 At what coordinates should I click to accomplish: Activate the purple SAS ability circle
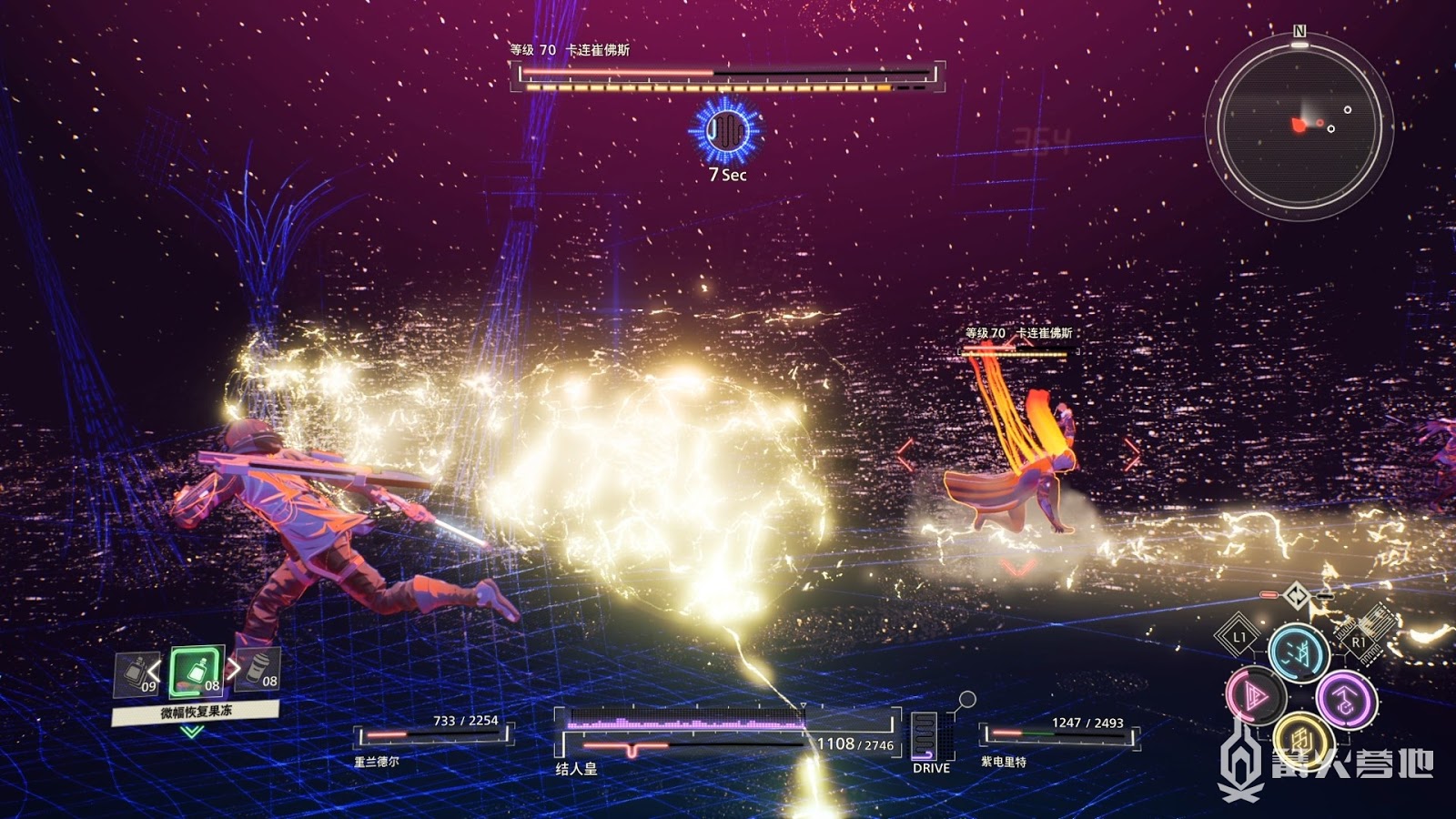click(x=1346, y=699)
